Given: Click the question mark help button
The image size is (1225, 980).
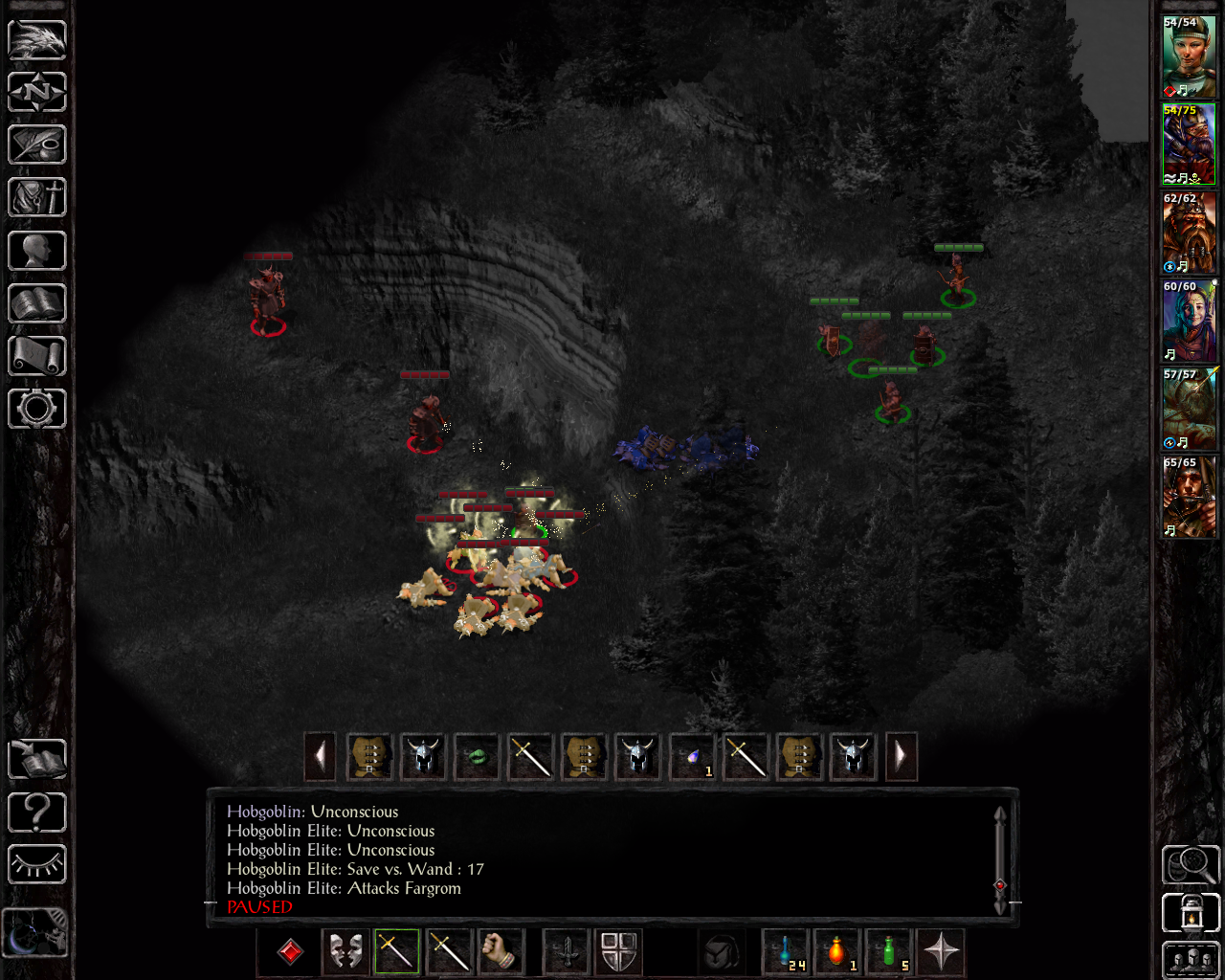Looking at the screenshot, I should (x=37, y=813).
